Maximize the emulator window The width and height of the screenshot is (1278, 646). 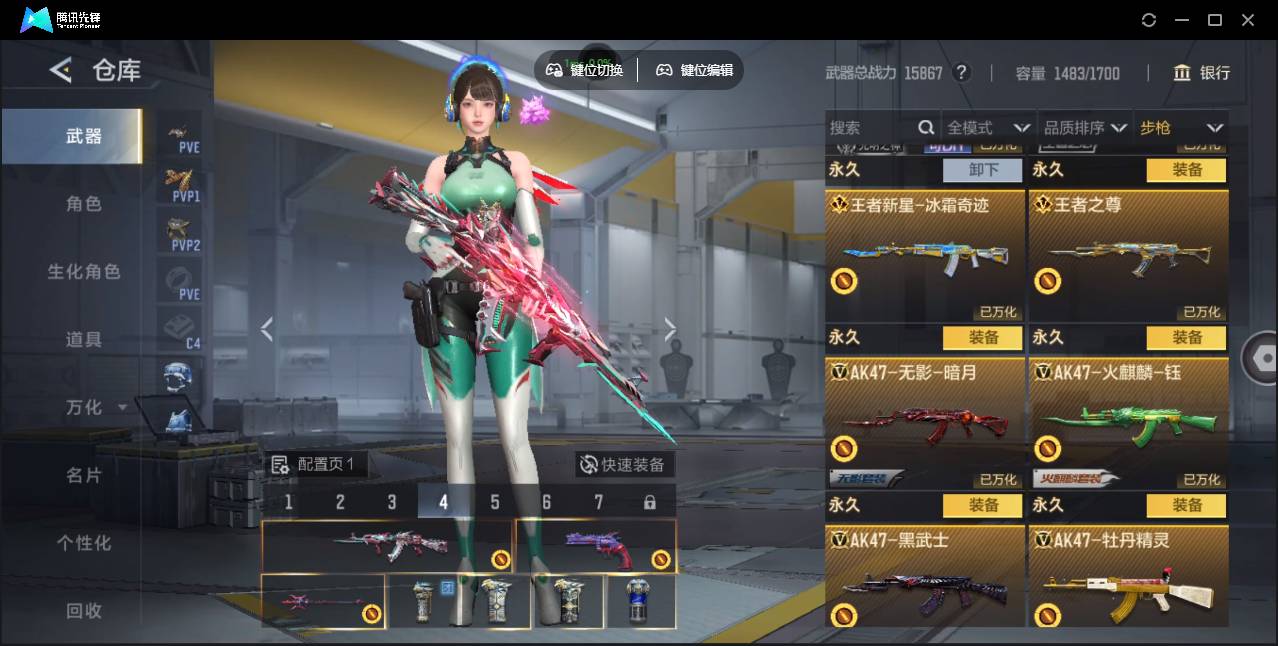1215,20
